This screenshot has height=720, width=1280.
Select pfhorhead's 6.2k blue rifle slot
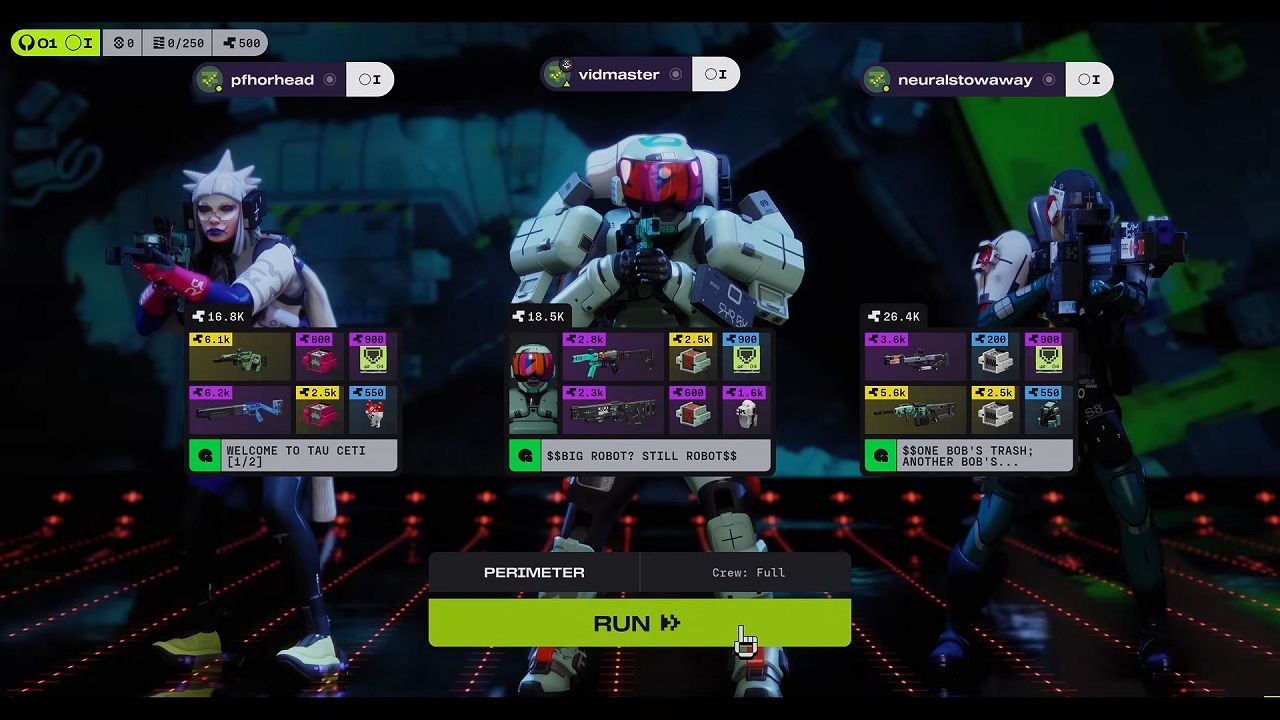239,409
